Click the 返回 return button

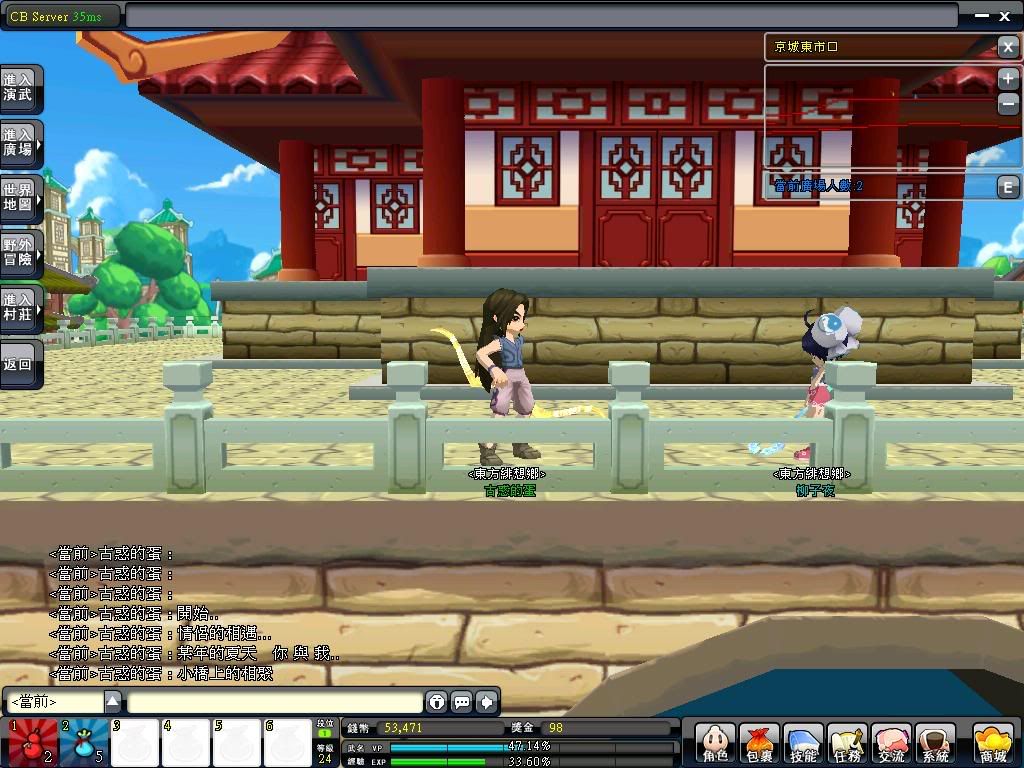[x=20, y=364]
